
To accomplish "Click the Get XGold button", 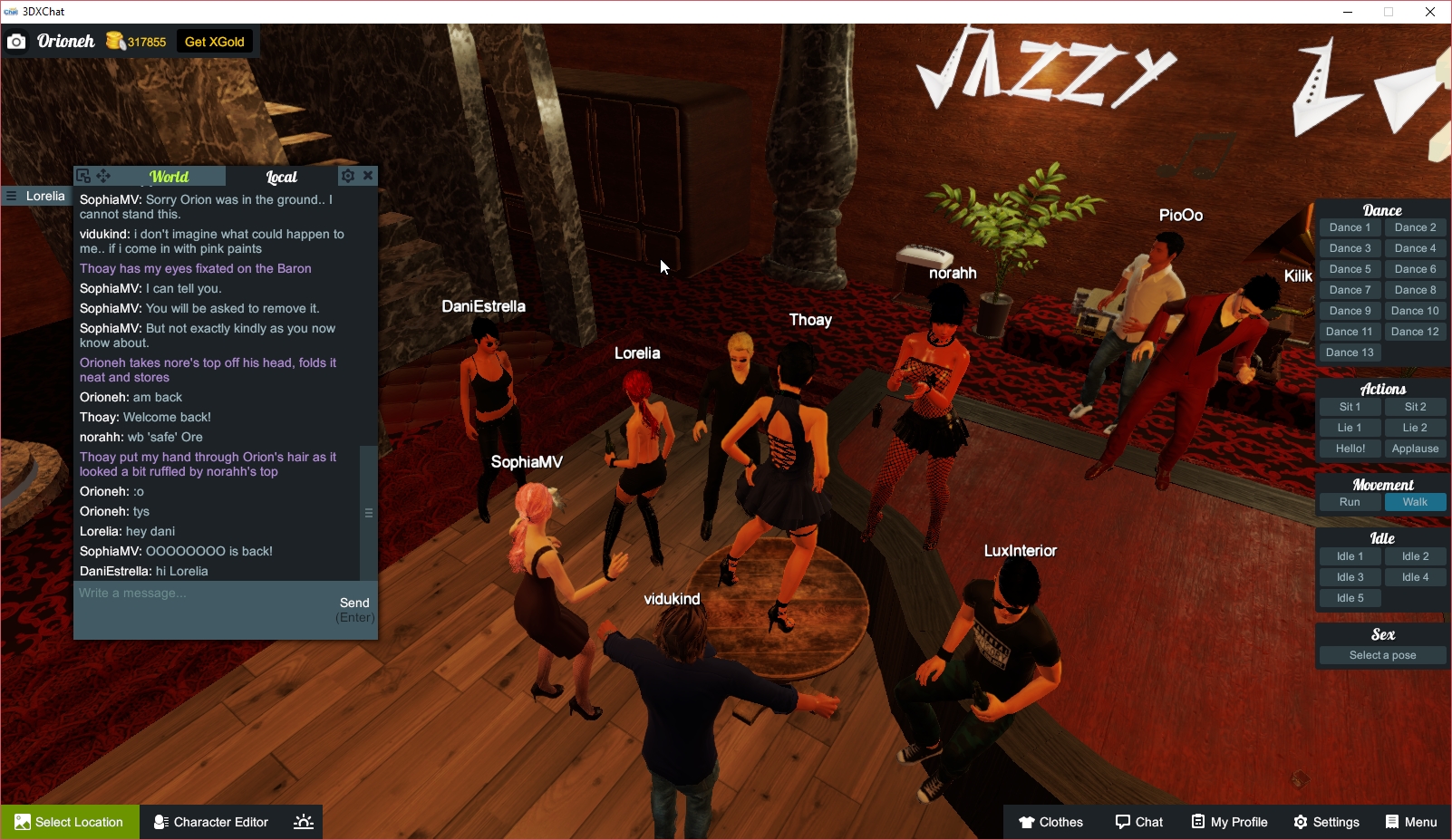I will point(214,41).
